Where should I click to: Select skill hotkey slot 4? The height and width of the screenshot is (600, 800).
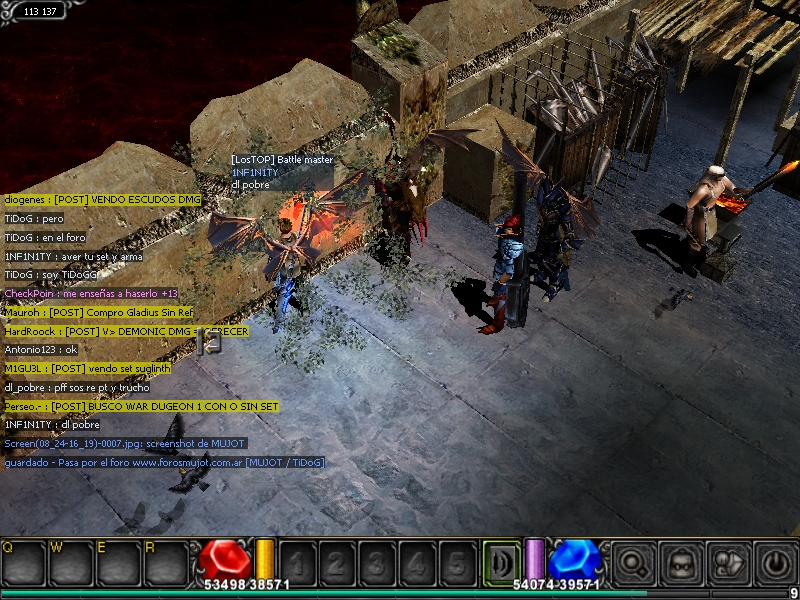[416, 562]
